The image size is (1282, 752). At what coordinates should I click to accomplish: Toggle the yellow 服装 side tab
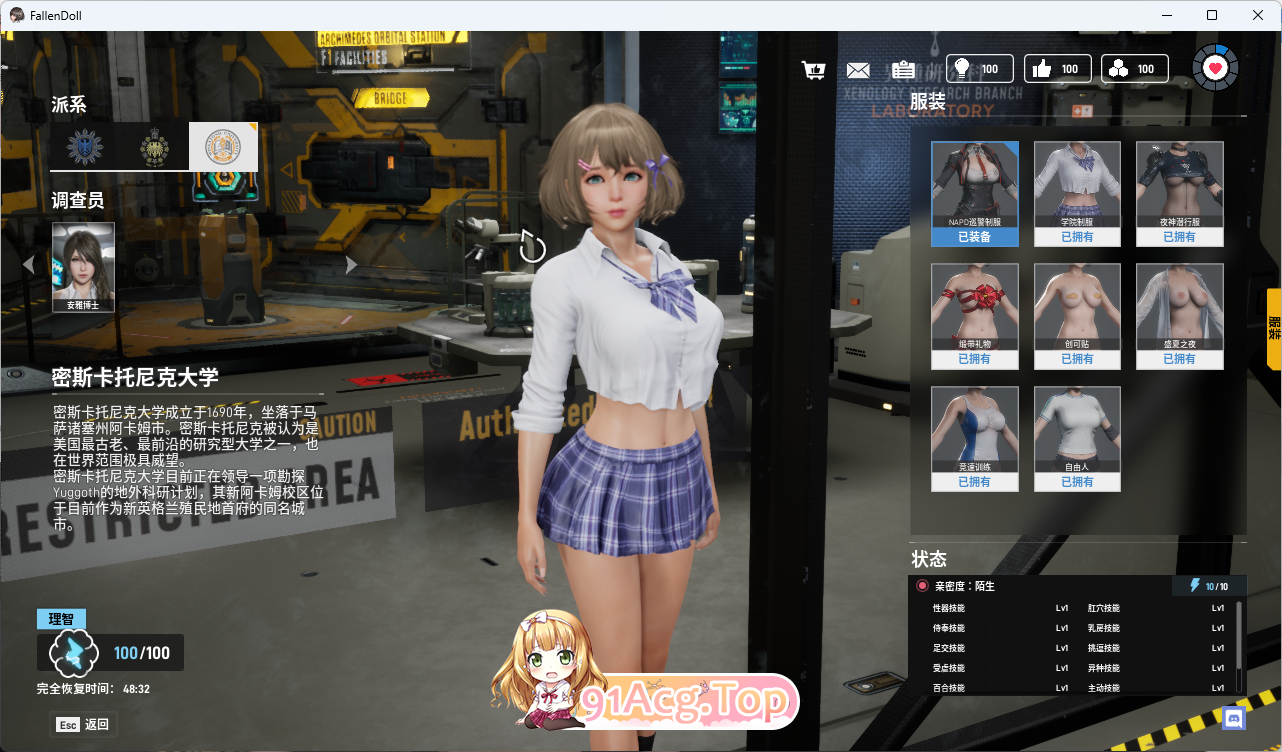[x=1274, y=327]
